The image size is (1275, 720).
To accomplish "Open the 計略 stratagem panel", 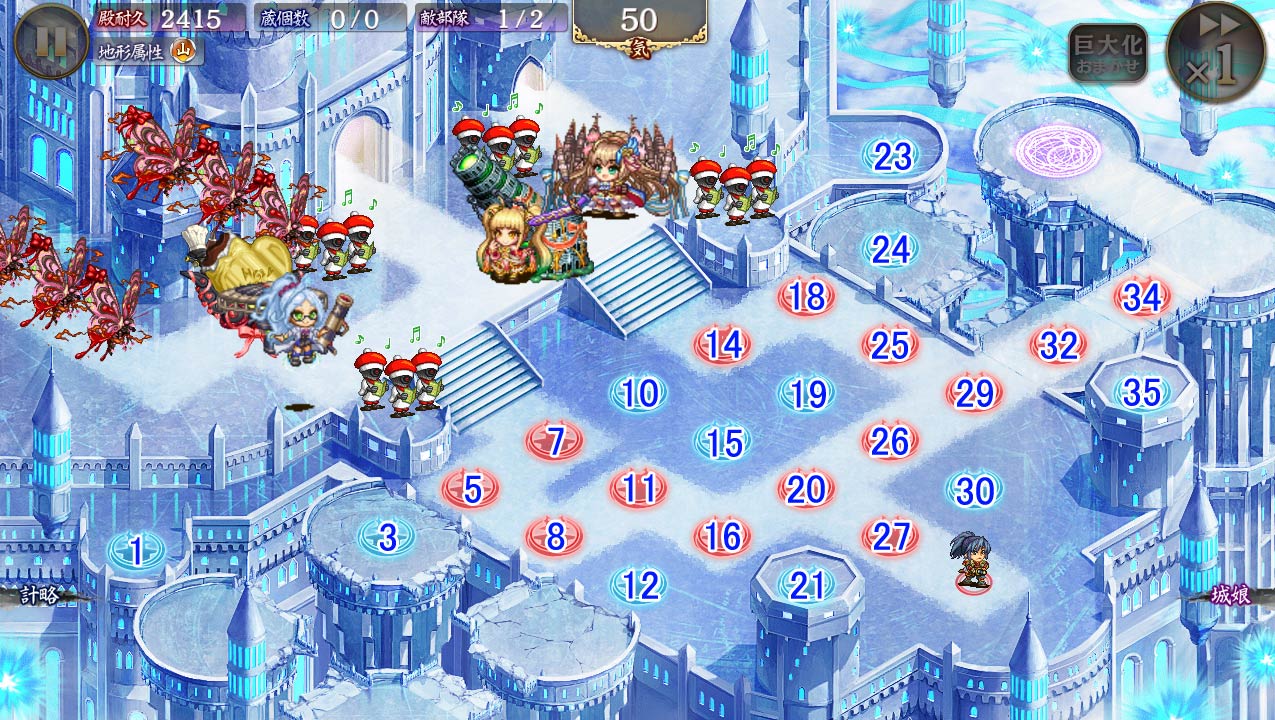I will click(40, 595).
